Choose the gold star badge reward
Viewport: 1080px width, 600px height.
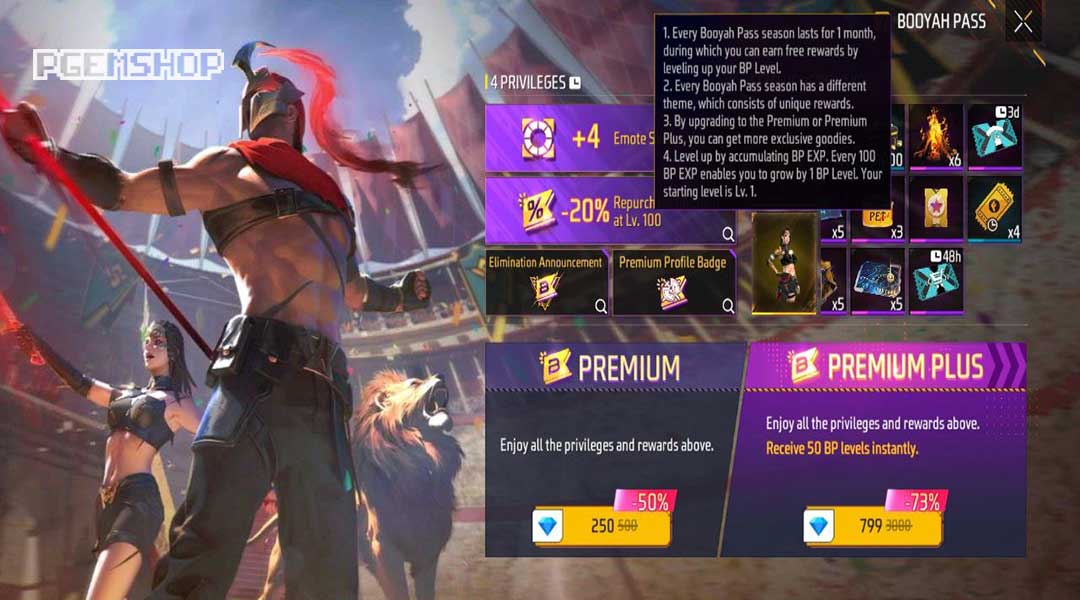click(x=935, y=208)
